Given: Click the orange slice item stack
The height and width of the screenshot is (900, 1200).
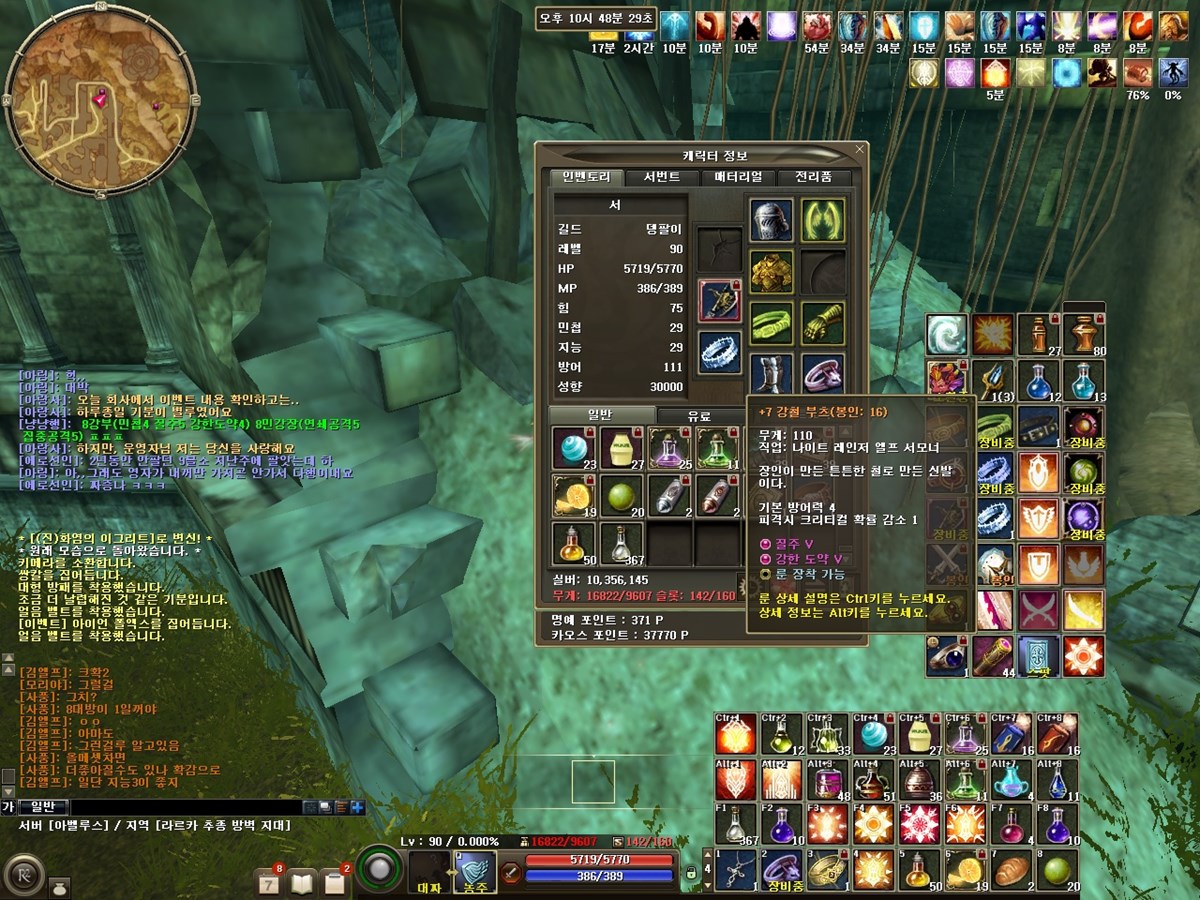Looking at the screenshot, I should tap(573, 495).
